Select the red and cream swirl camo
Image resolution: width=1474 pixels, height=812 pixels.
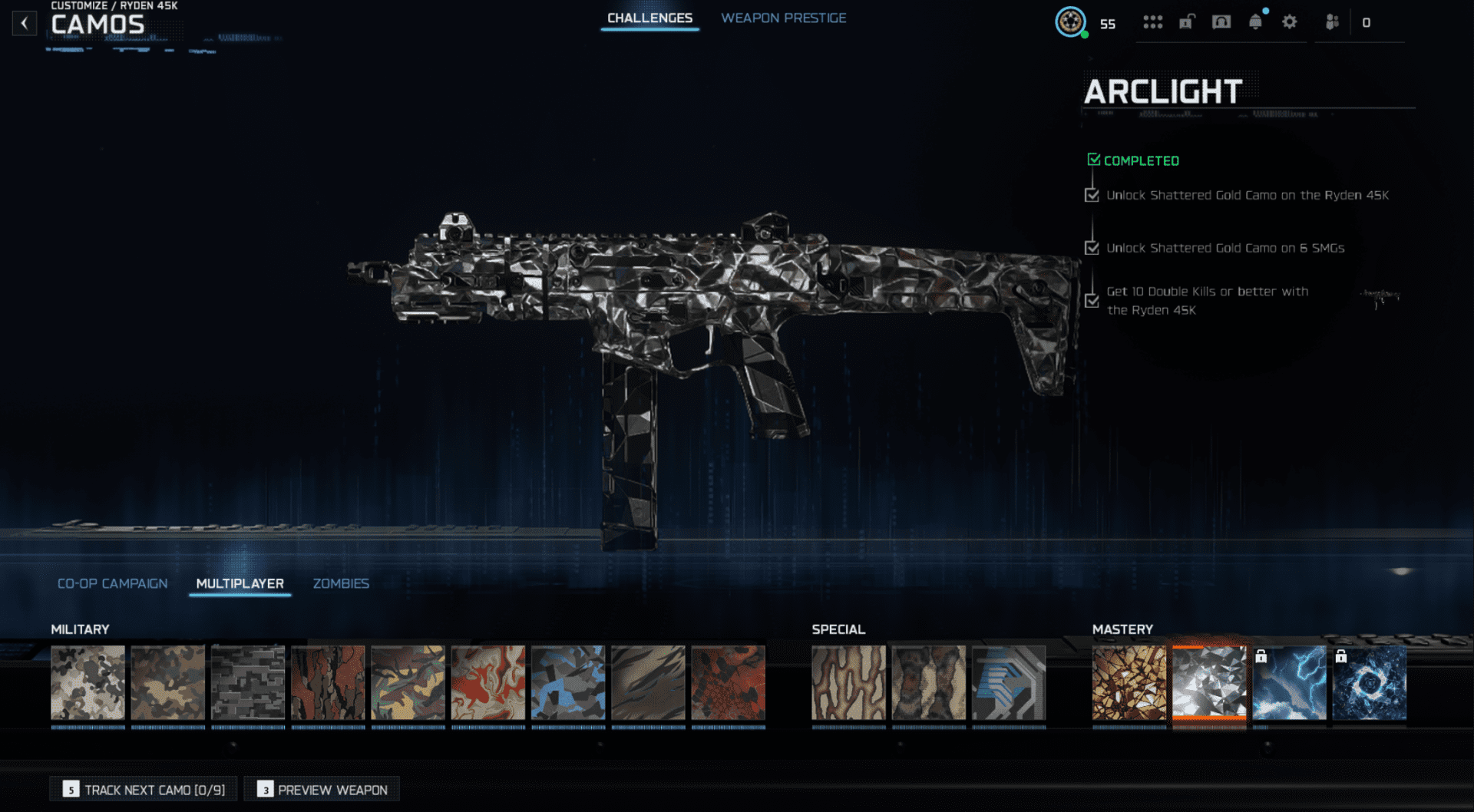point(488,682)
